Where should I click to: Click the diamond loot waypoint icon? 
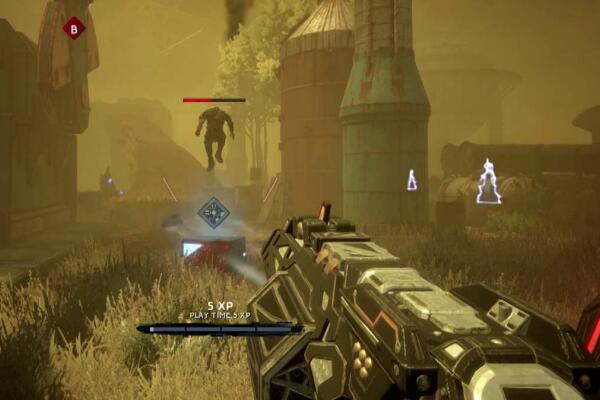pyautogui.click(x=212, y=212)
